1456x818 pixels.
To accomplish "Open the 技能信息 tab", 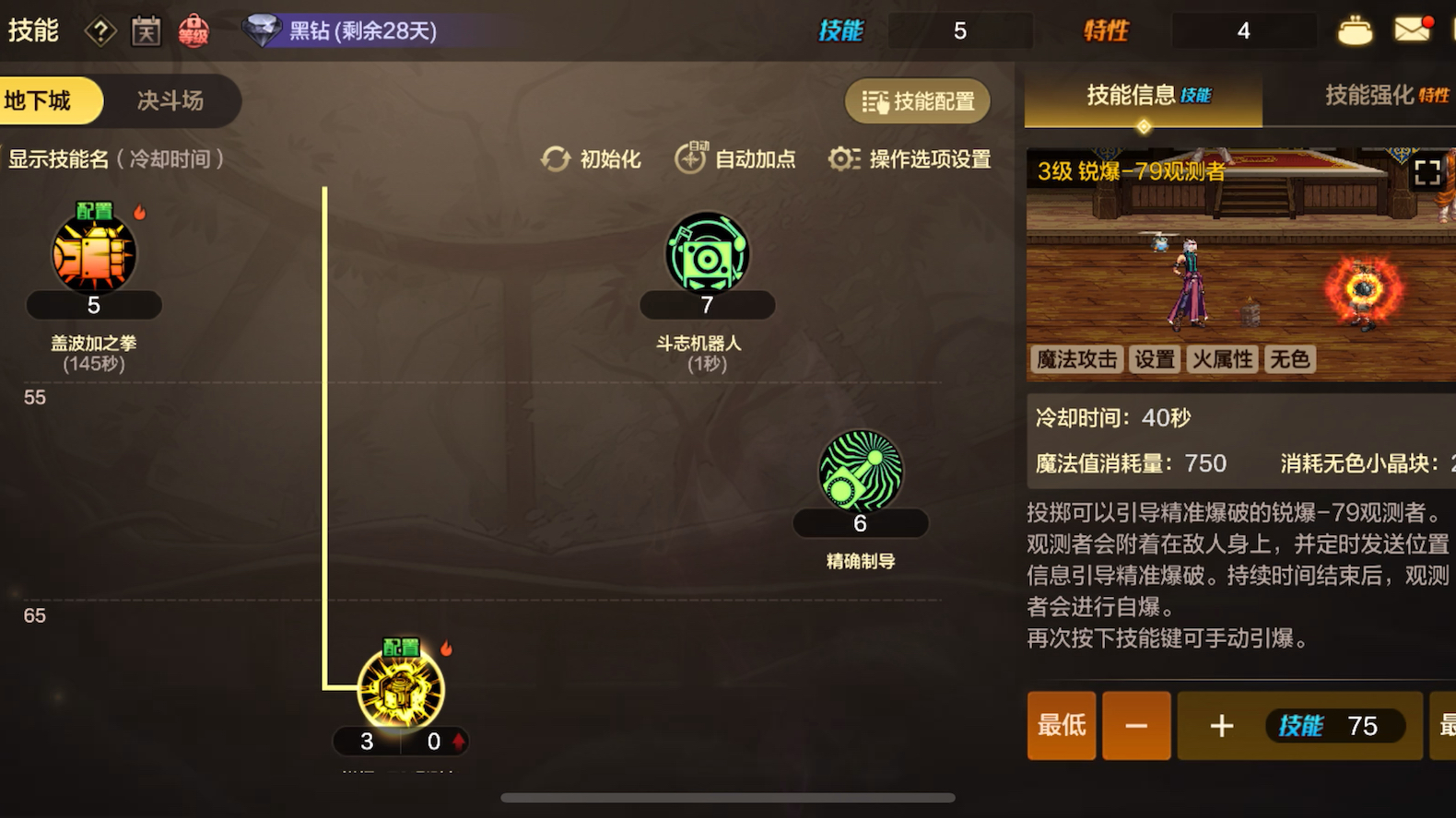I will point(1144,95).
